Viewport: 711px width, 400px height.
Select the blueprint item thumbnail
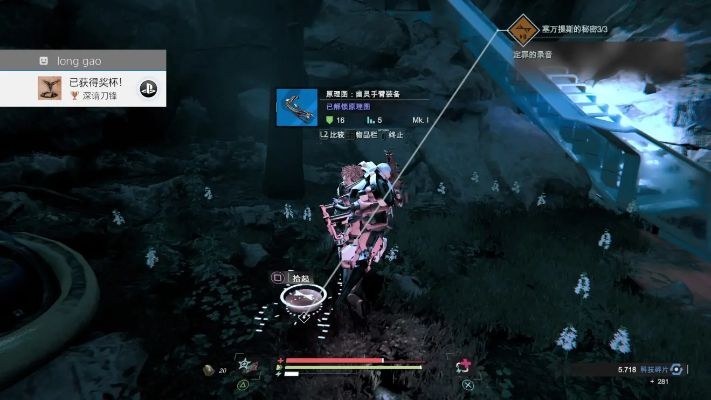point(296,107)
